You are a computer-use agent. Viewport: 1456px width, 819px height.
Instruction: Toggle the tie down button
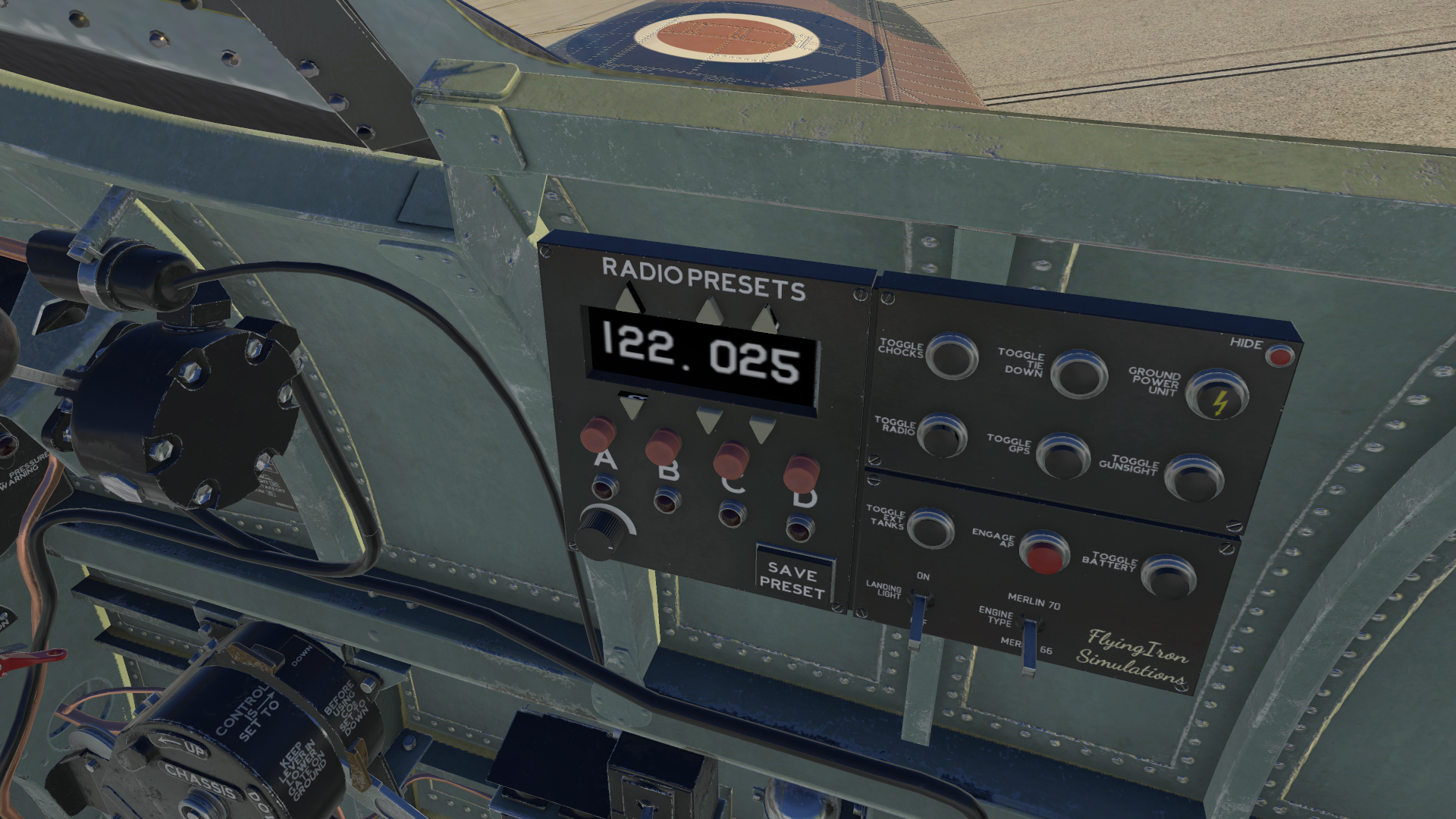pos(1078,373)
